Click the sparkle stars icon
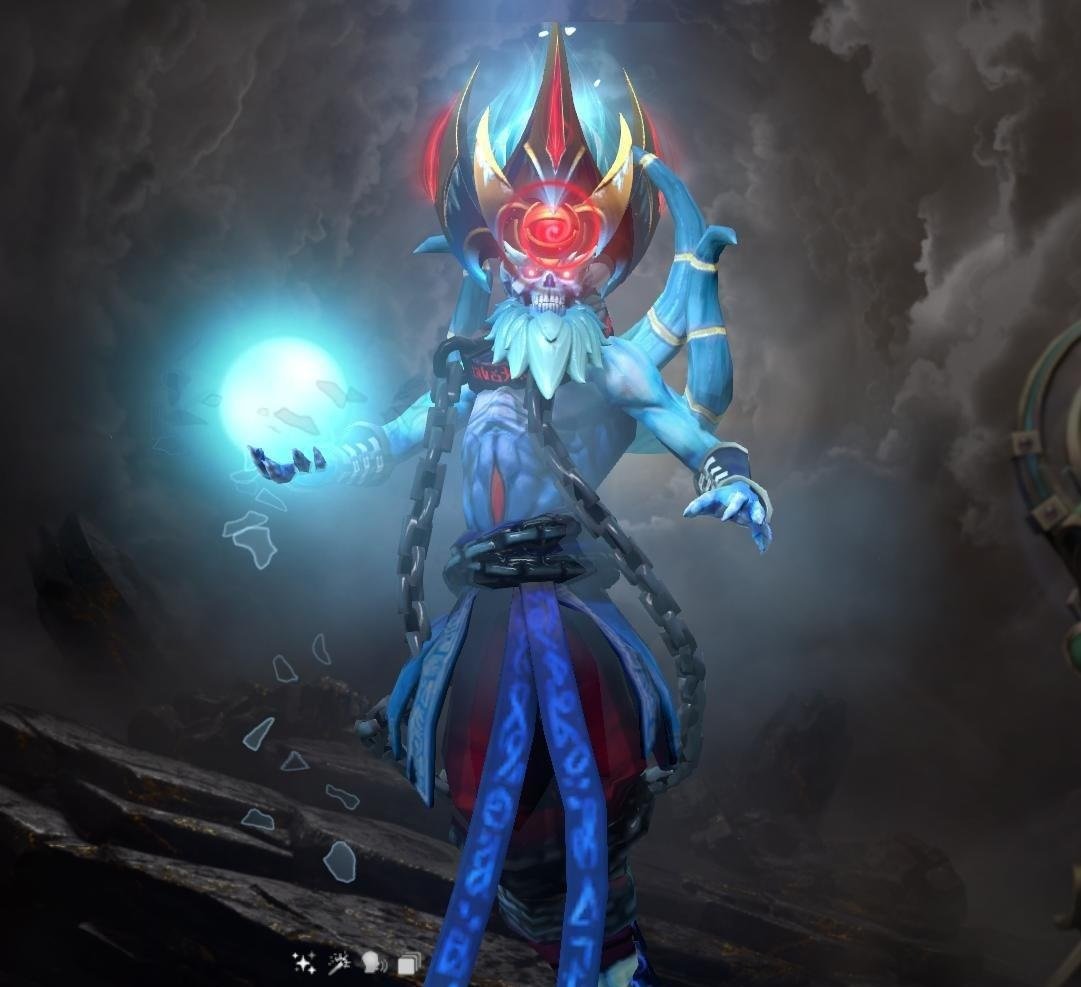This screenshot has width=1081, height=987. (304, 963)
